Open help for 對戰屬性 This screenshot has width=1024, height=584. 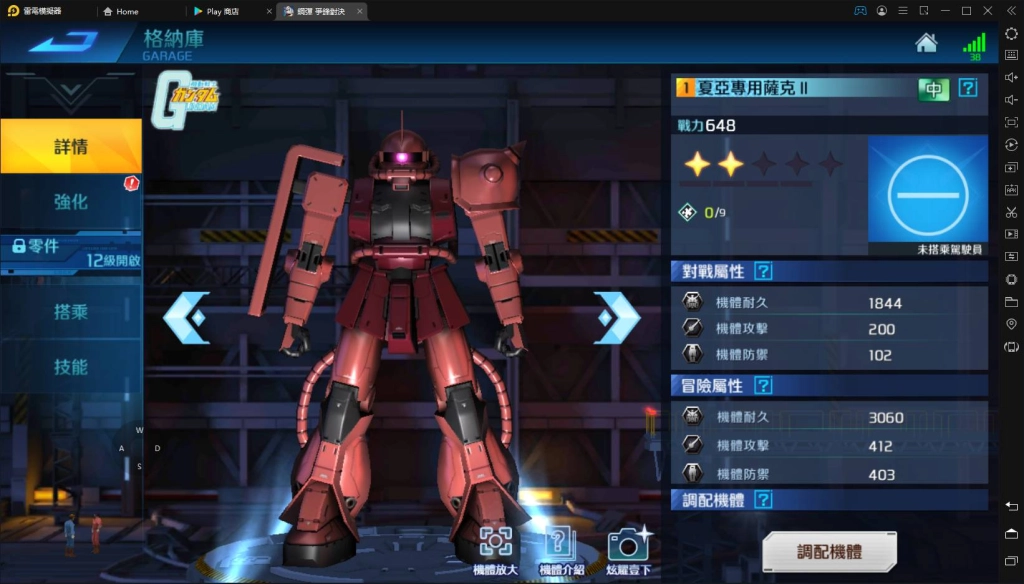[763, 271]
